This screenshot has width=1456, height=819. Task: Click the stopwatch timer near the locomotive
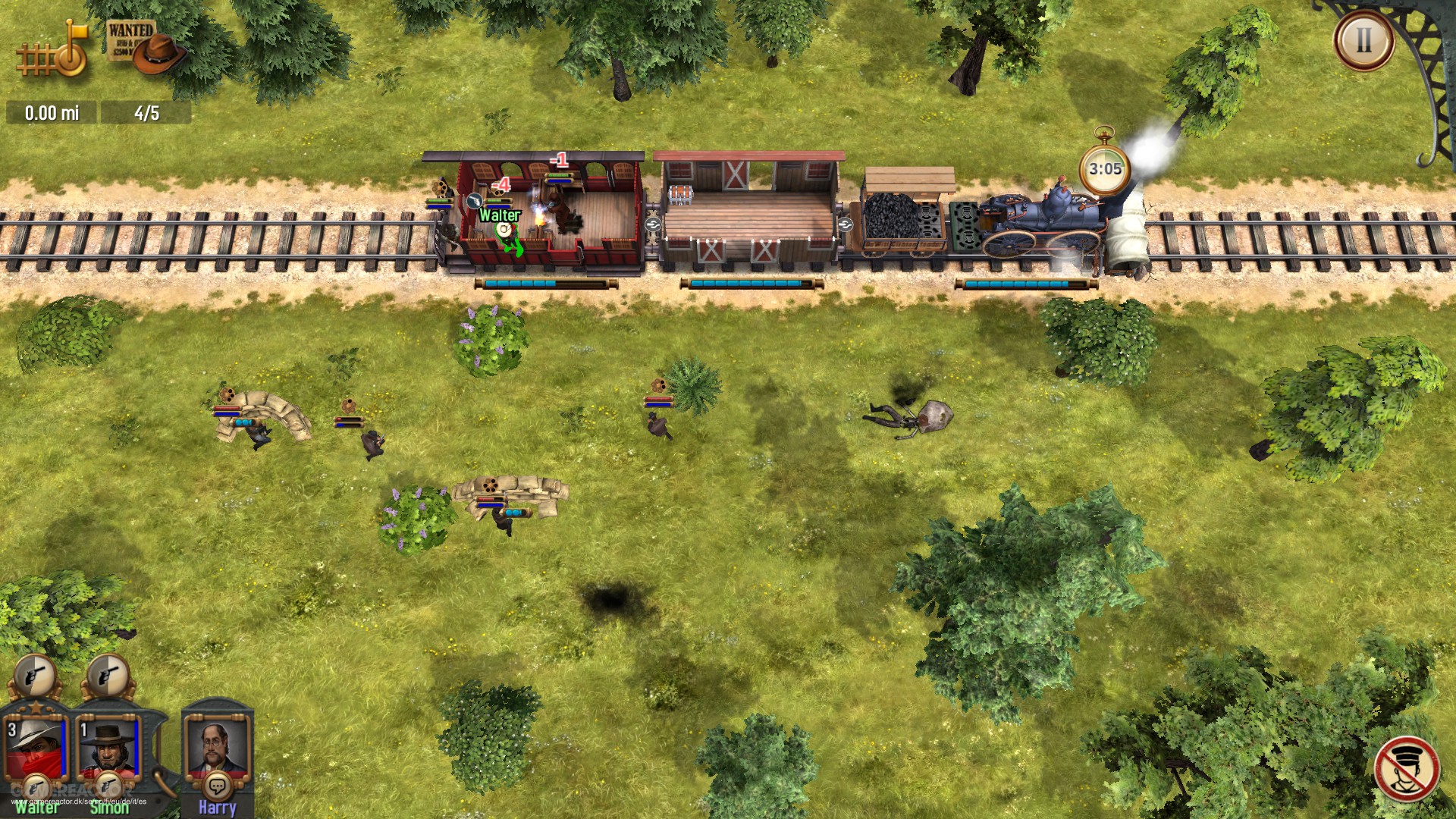[x=1103, y=168]
